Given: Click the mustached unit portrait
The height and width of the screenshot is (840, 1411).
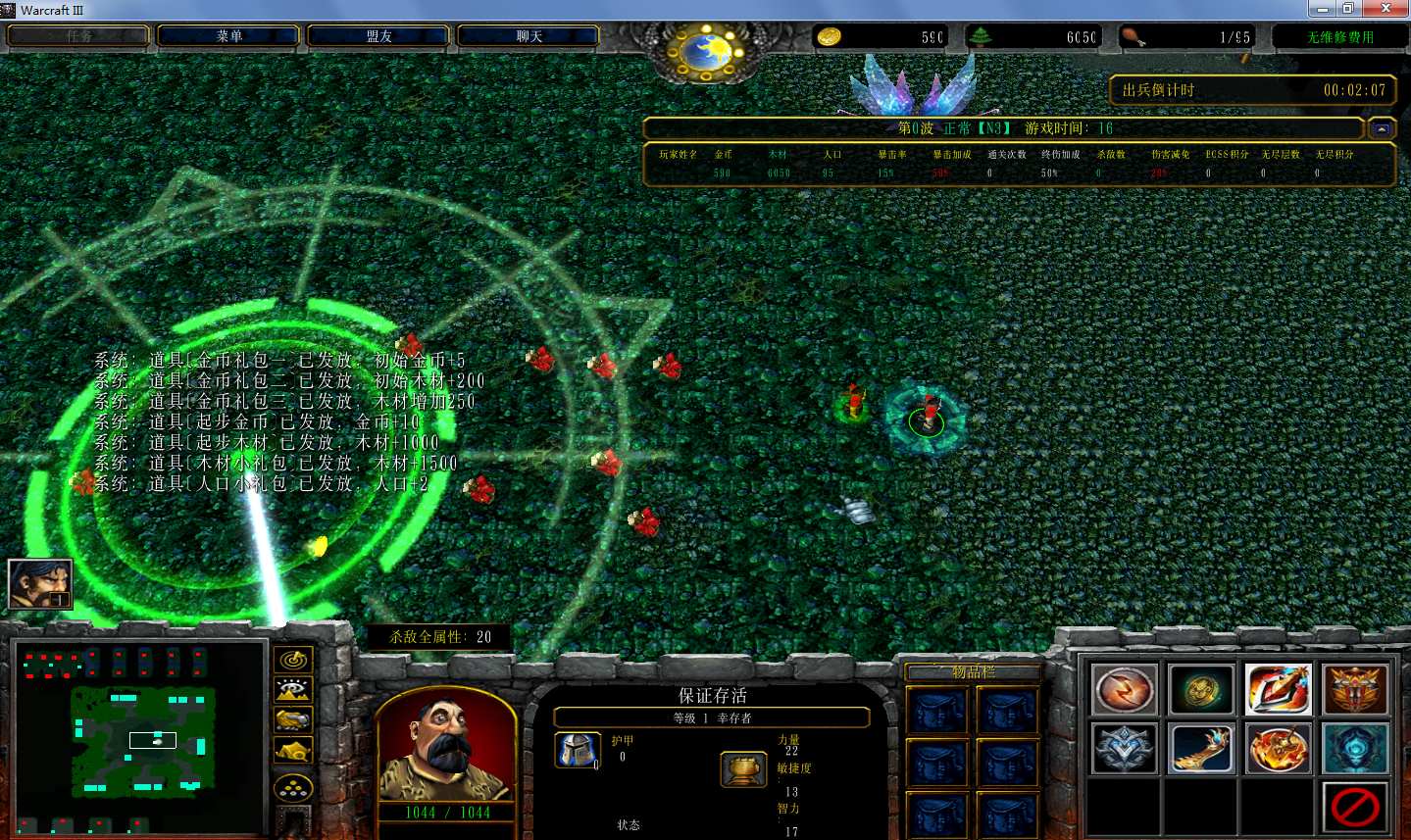Looking at the screenshot, I should click(446, 747).
